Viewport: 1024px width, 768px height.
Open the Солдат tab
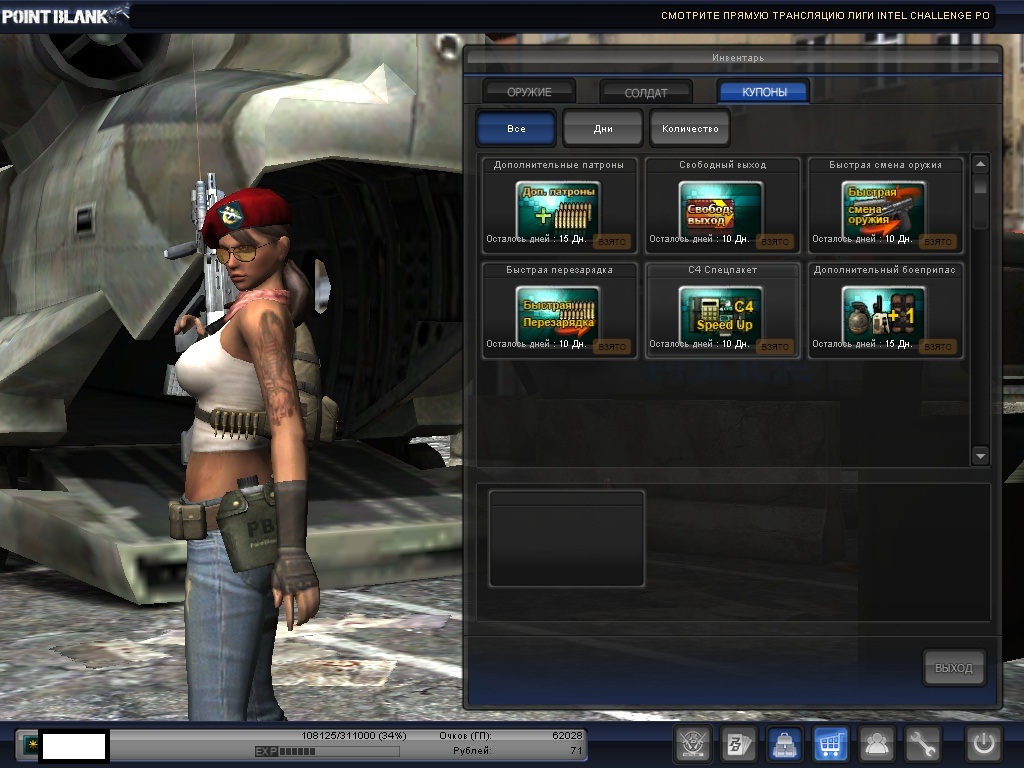pos(646,92)
